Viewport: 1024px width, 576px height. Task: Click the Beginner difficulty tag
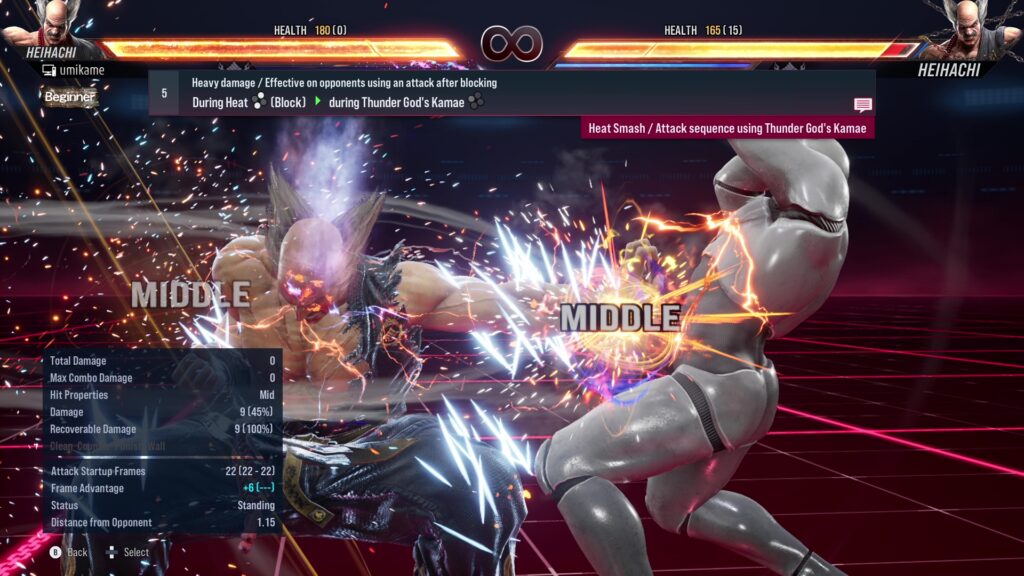[x=70, y=97]
